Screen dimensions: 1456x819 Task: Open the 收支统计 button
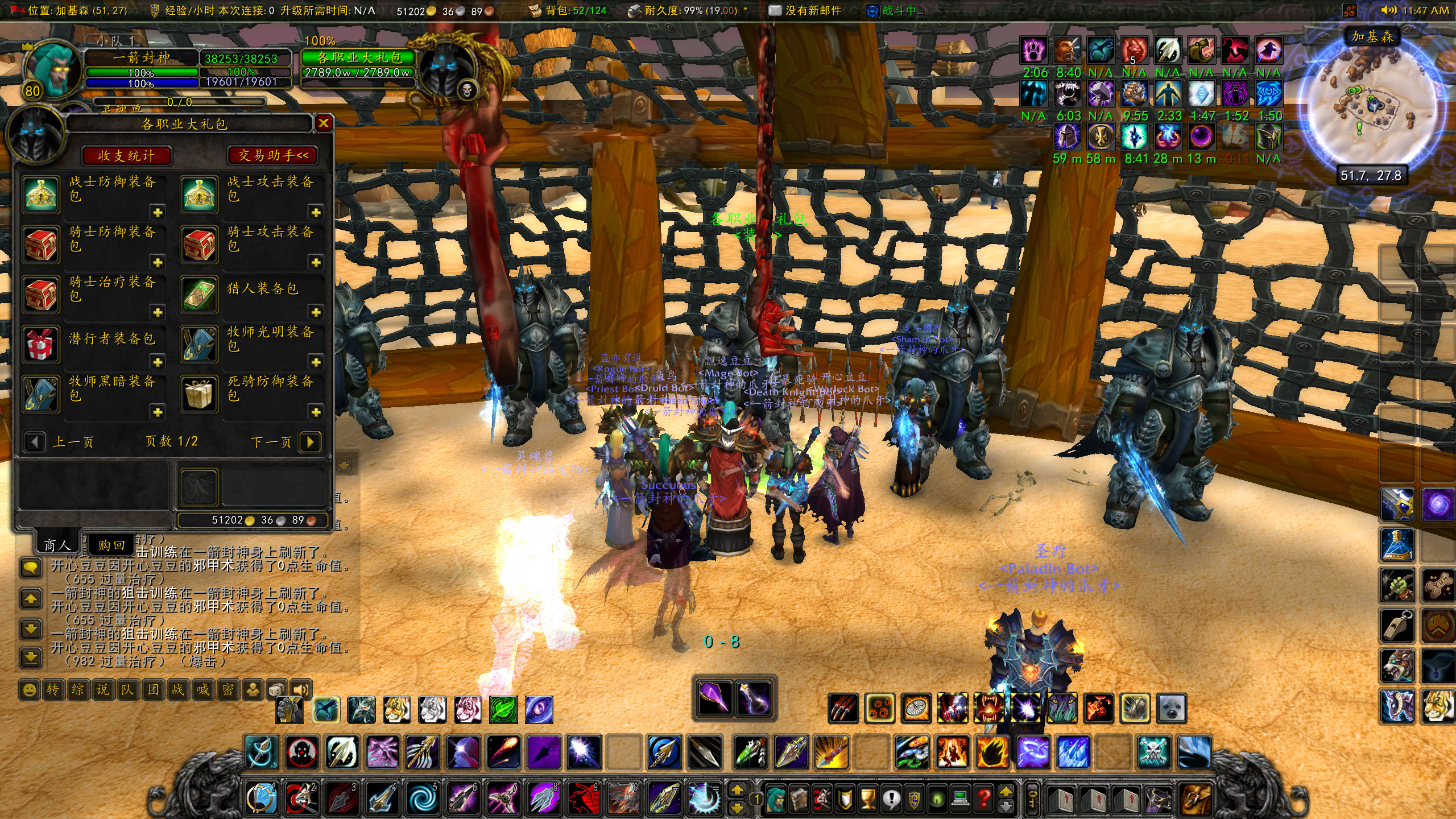point(126,156)
